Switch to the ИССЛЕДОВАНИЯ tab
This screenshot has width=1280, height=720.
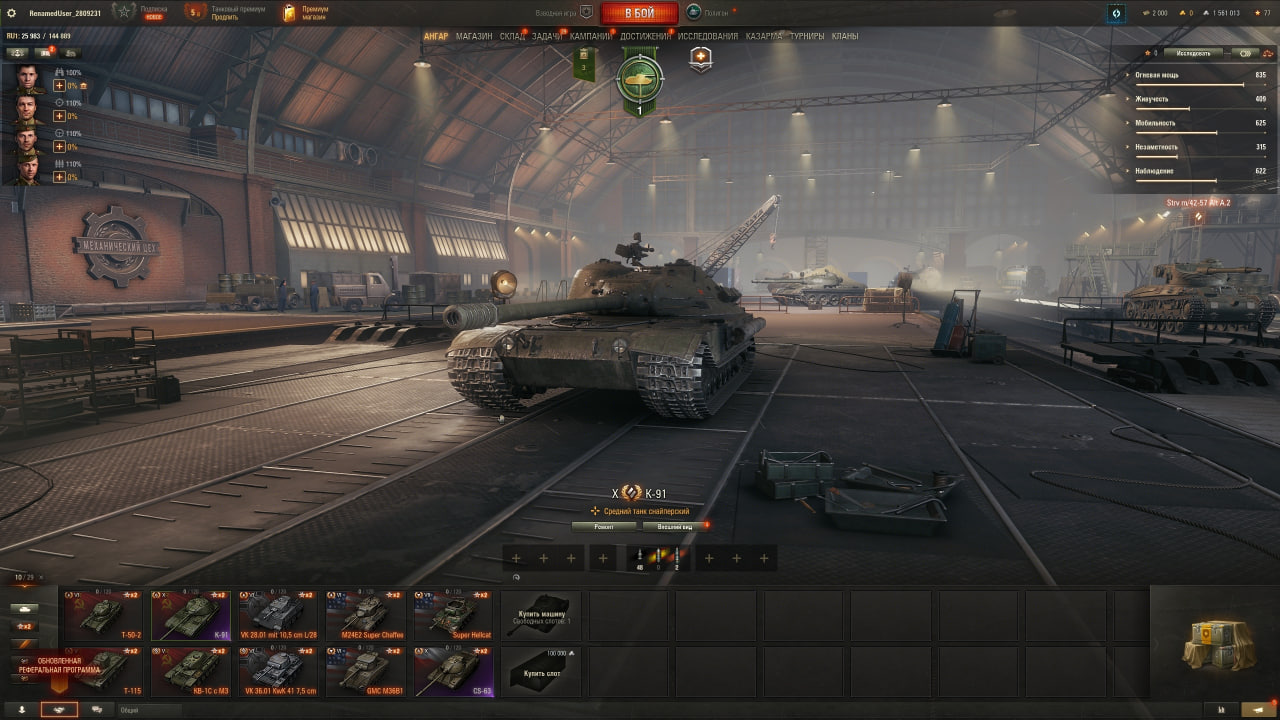(x=708, y=36)
